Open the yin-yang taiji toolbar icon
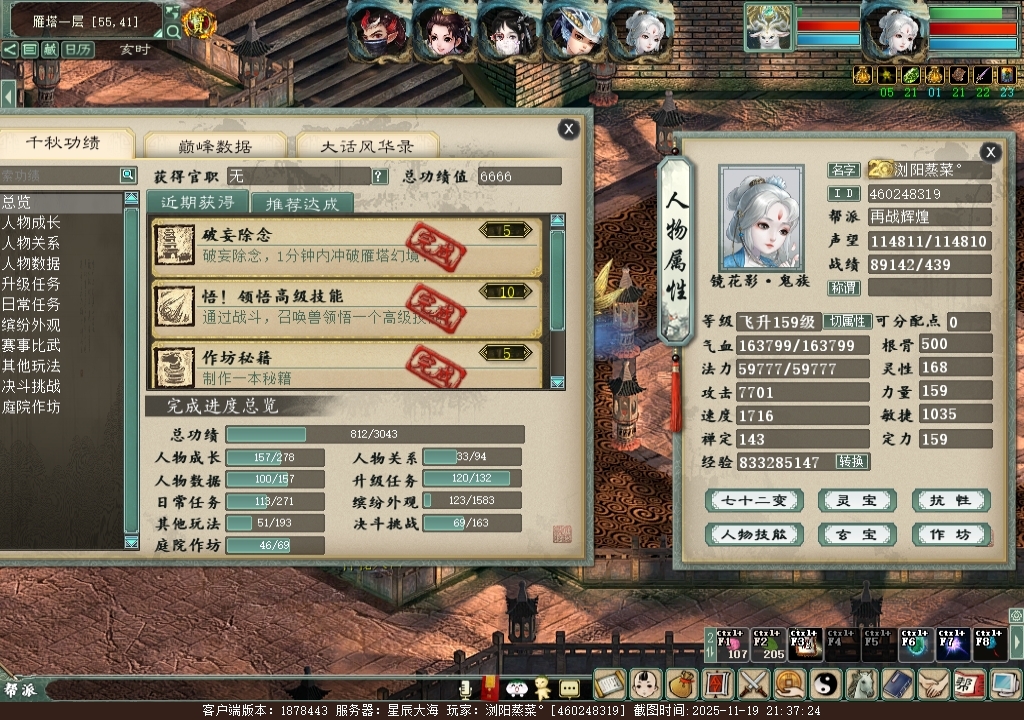1024x720 pixels. pyautogui.click(x=827, y=684)
